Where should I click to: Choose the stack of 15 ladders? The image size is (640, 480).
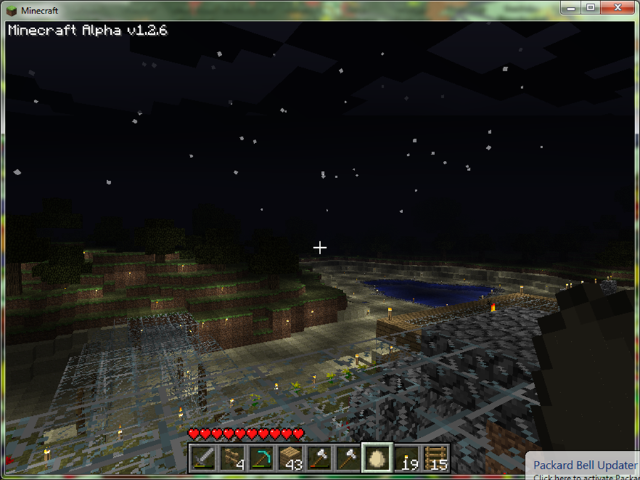tap(435, 458)
